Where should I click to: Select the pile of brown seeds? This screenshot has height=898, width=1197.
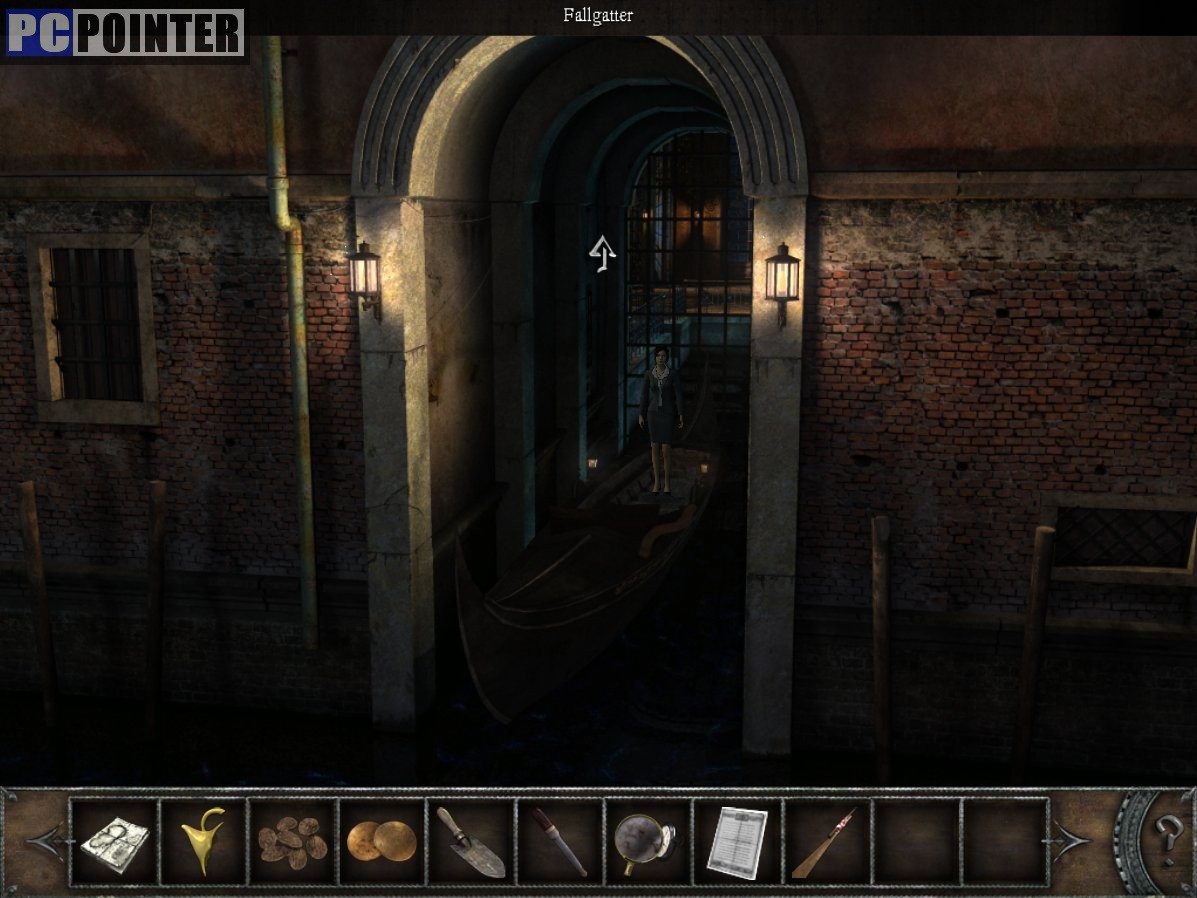click(292, 842)
